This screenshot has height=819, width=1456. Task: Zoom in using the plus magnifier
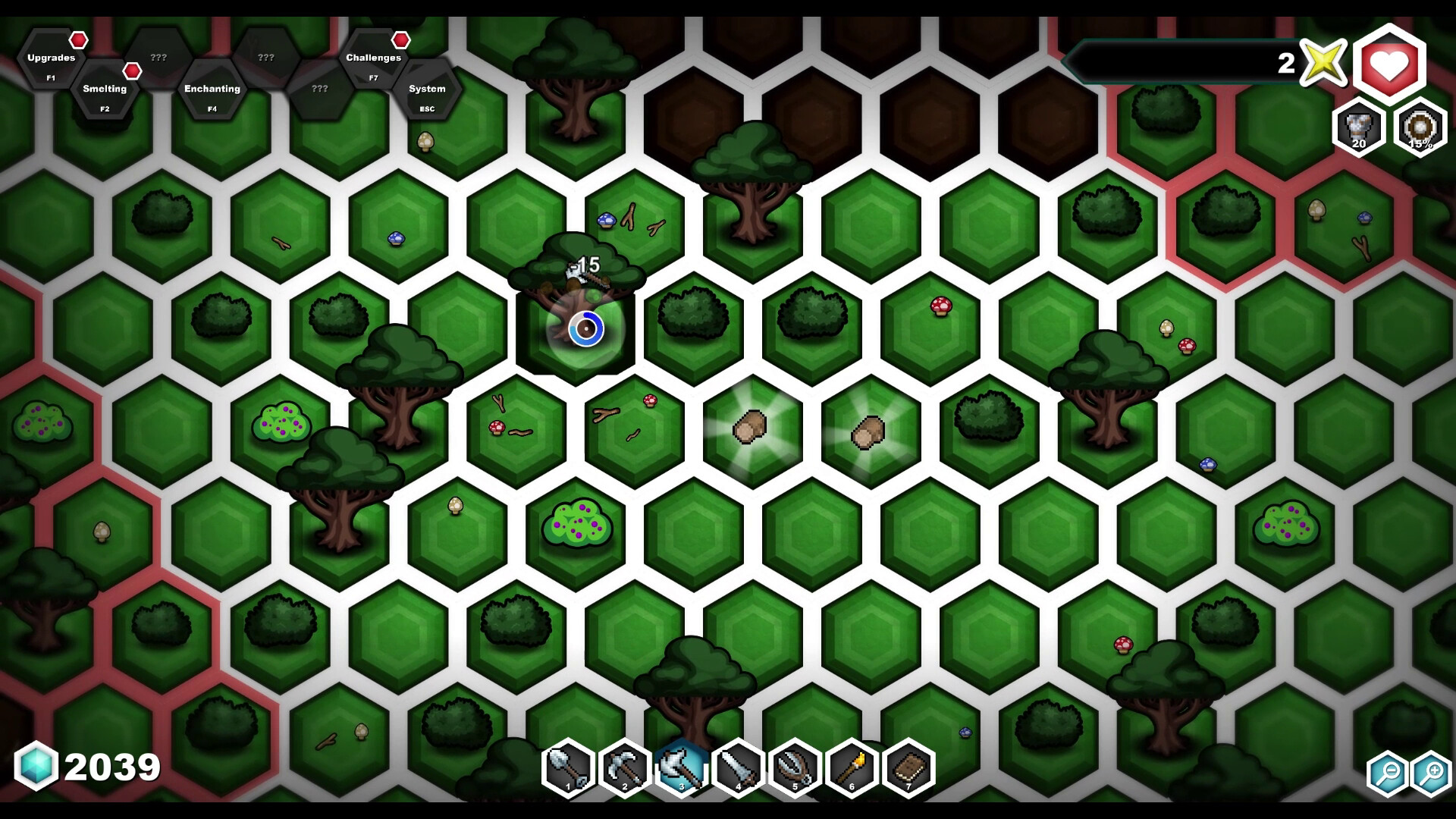(x=1432, y=774)
